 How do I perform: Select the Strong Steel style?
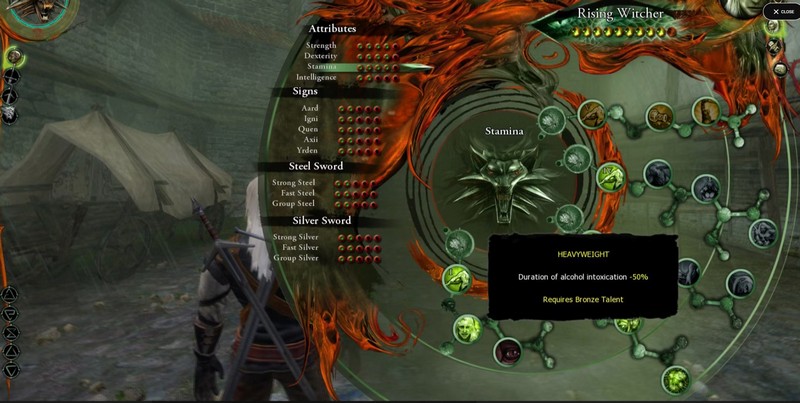[x=294, y=183]
